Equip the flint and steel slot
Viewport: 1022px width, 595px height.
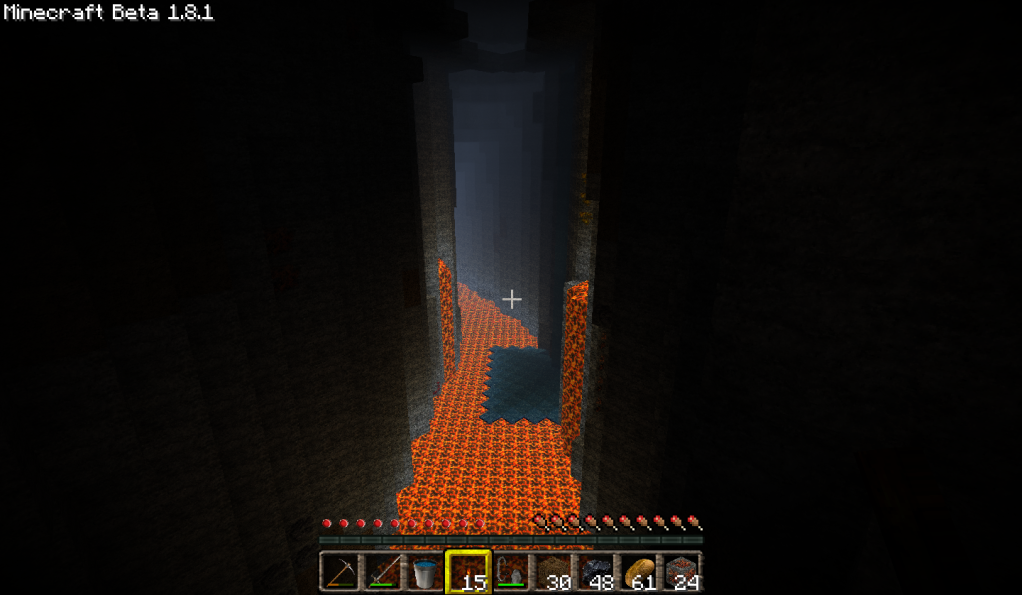(511, 572)
